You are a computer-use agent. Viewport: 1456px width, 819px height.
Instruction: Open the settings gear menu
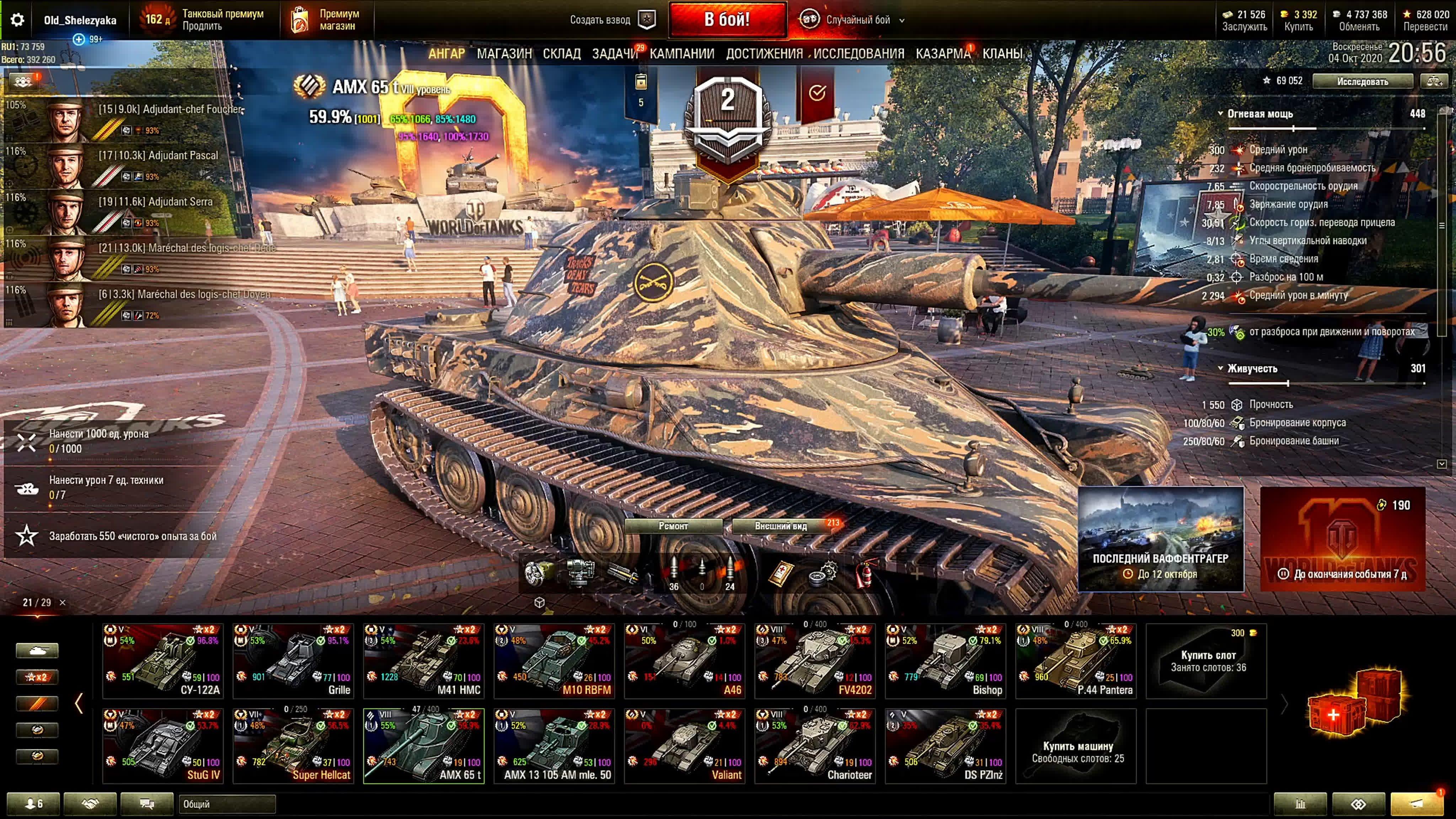[x=17, y=20]
